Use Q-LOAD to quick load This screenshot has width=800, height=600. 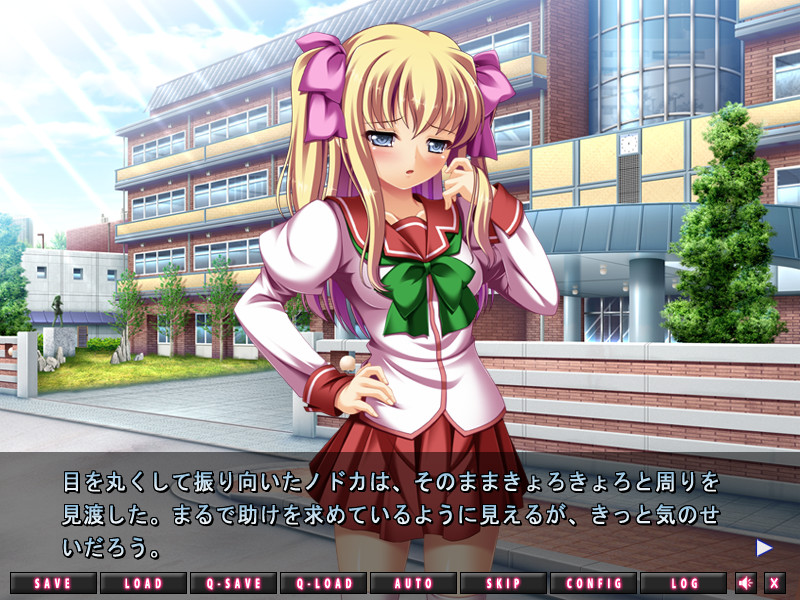(323, 582)
